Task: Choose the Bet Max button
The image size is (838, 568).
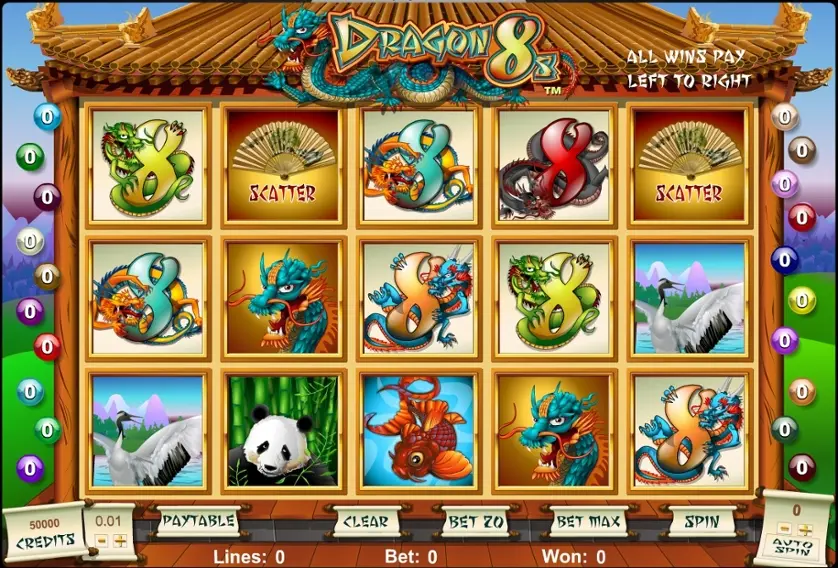Action: [x=587, y=521]
